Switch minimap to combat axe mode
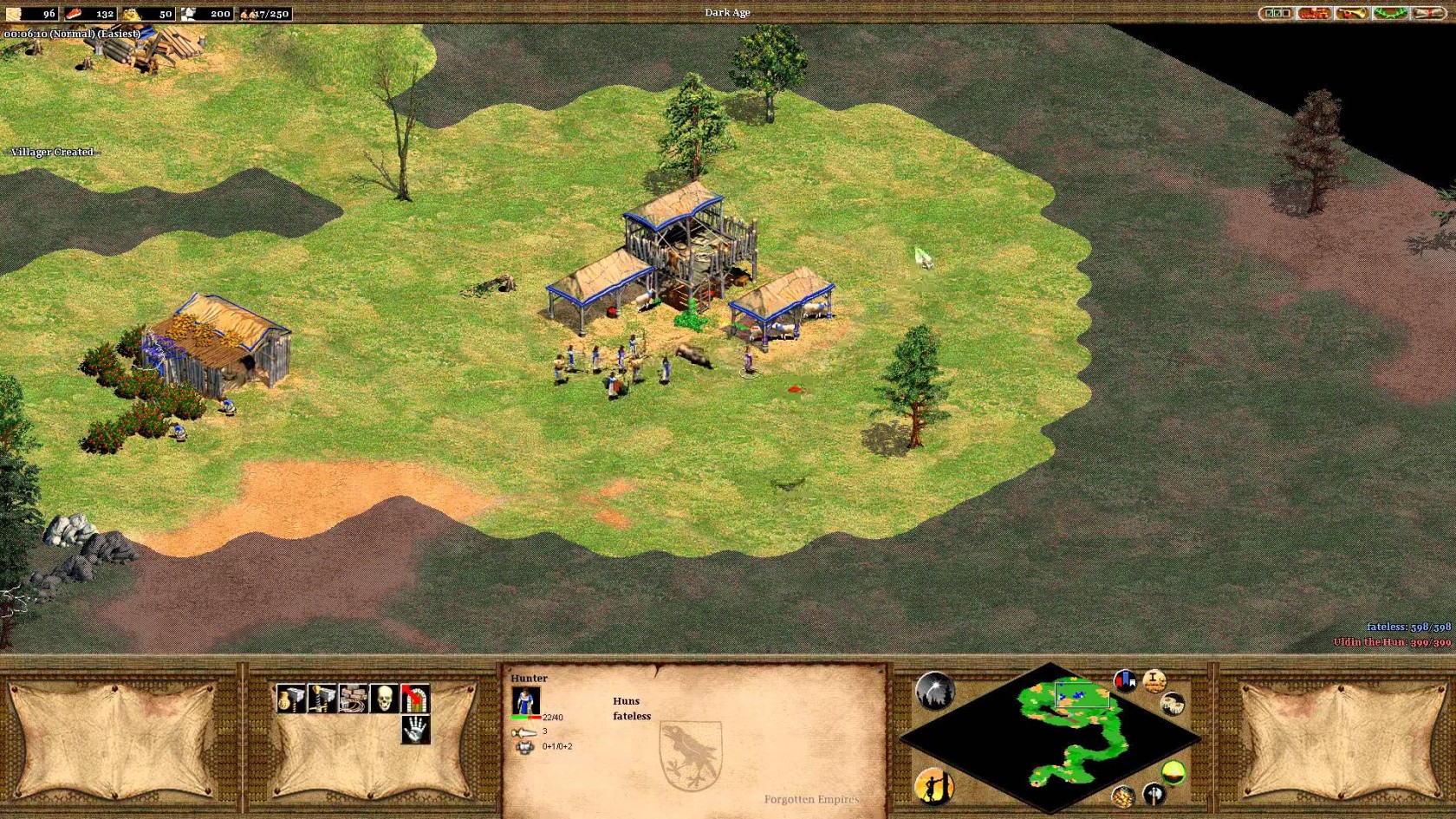This screenshot has width=1456, height=819. [1153, 792]
